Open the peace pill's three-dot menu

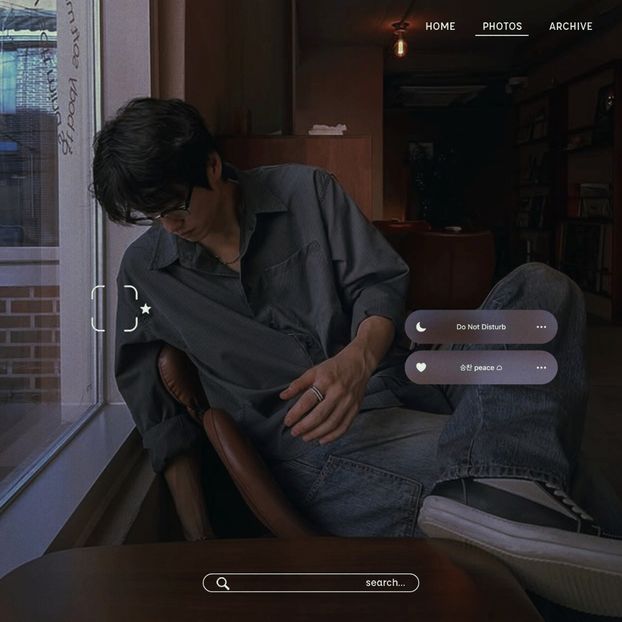point(541,367)
